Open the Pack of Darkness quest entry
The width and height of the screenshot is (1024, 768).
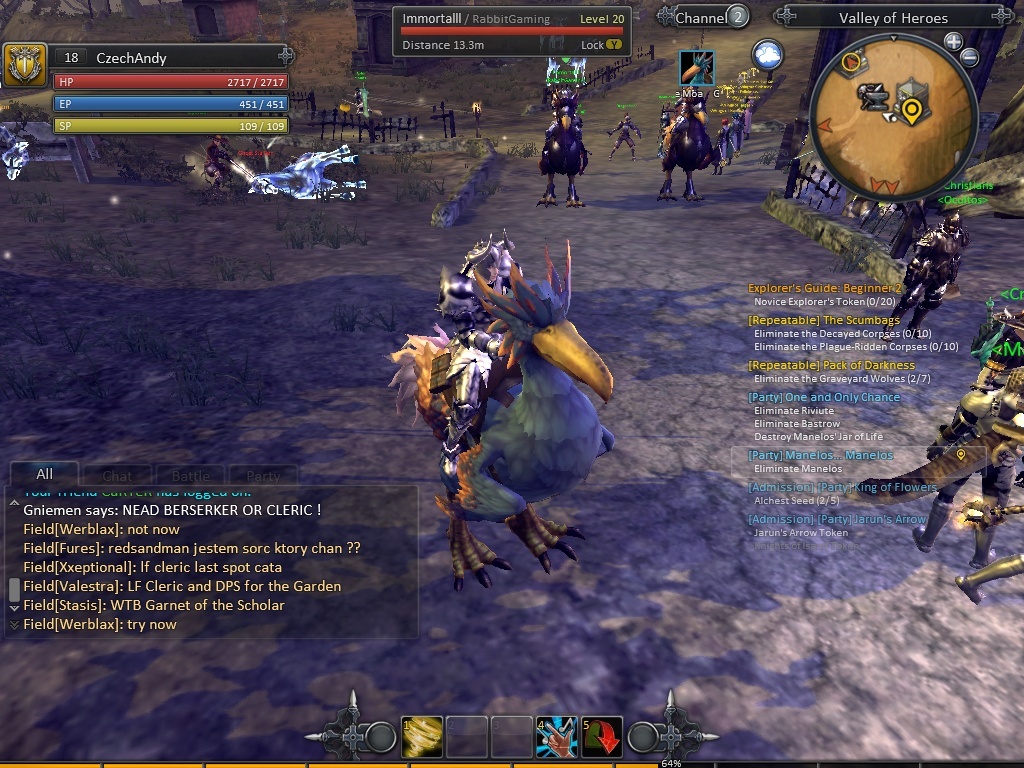[x=831, y=365]
